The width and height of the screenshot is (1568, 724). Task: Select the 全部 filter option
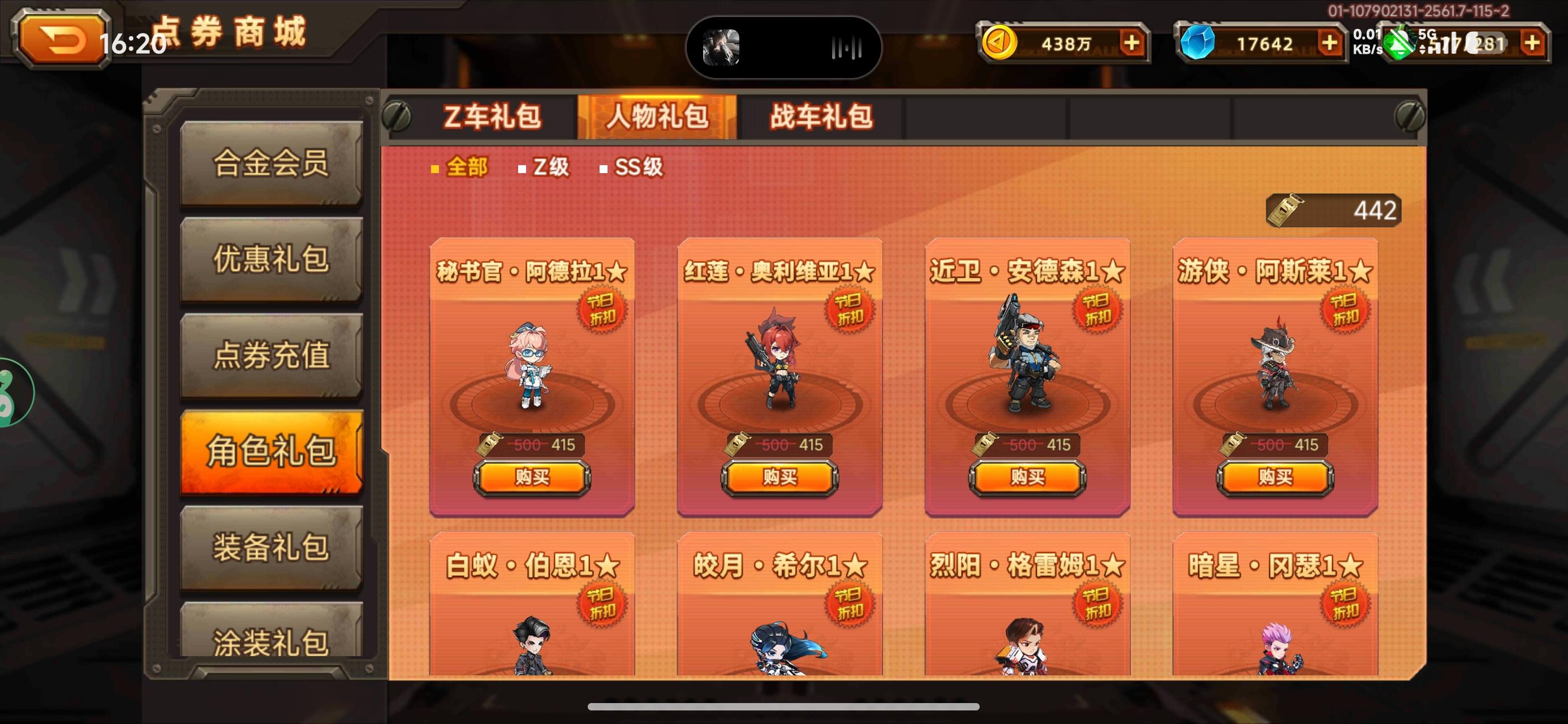point(465,167)
